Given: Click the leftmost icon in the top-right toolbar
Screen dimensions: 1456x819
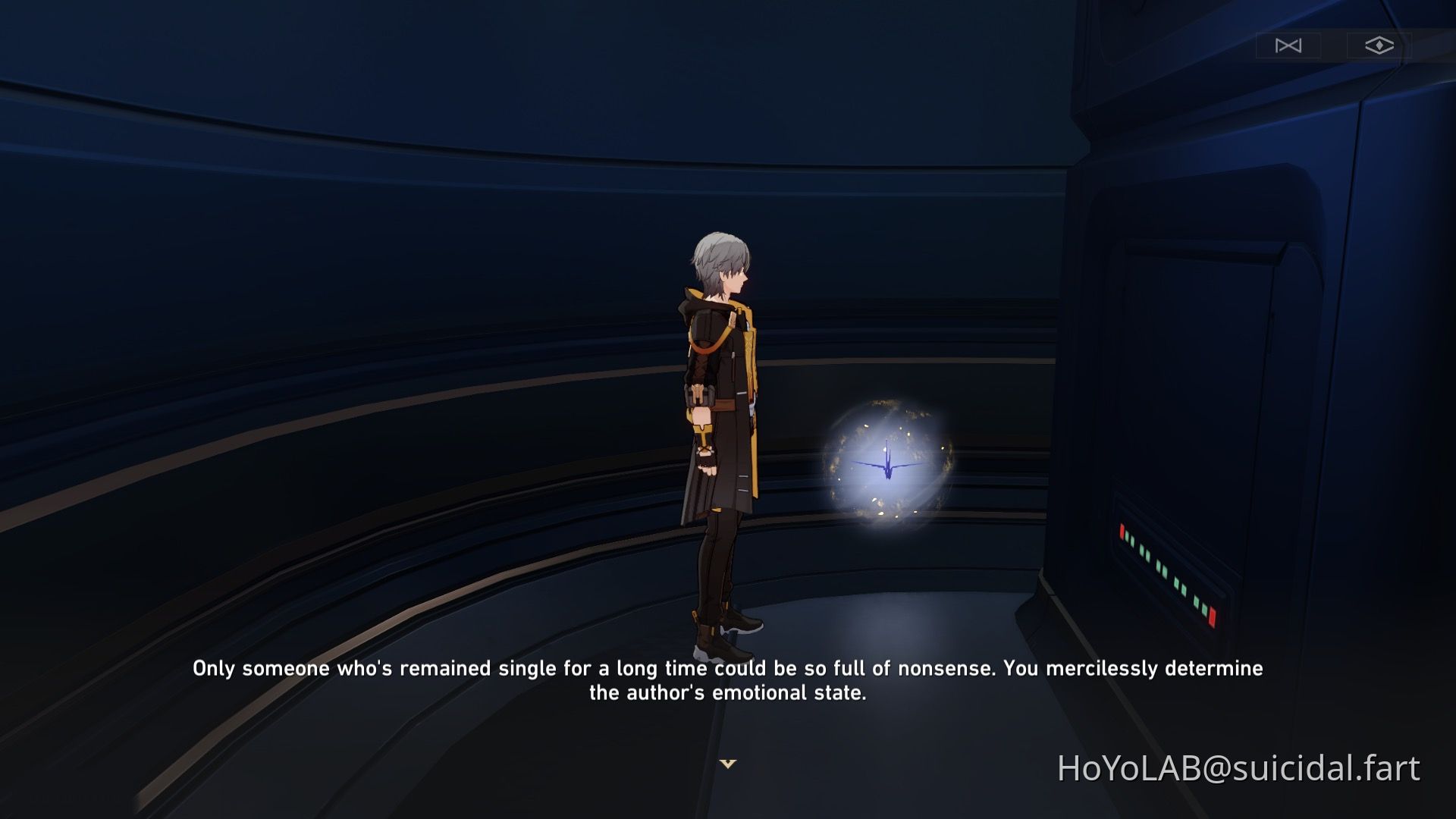Looking at the screenshot, I should (1288, 45).
